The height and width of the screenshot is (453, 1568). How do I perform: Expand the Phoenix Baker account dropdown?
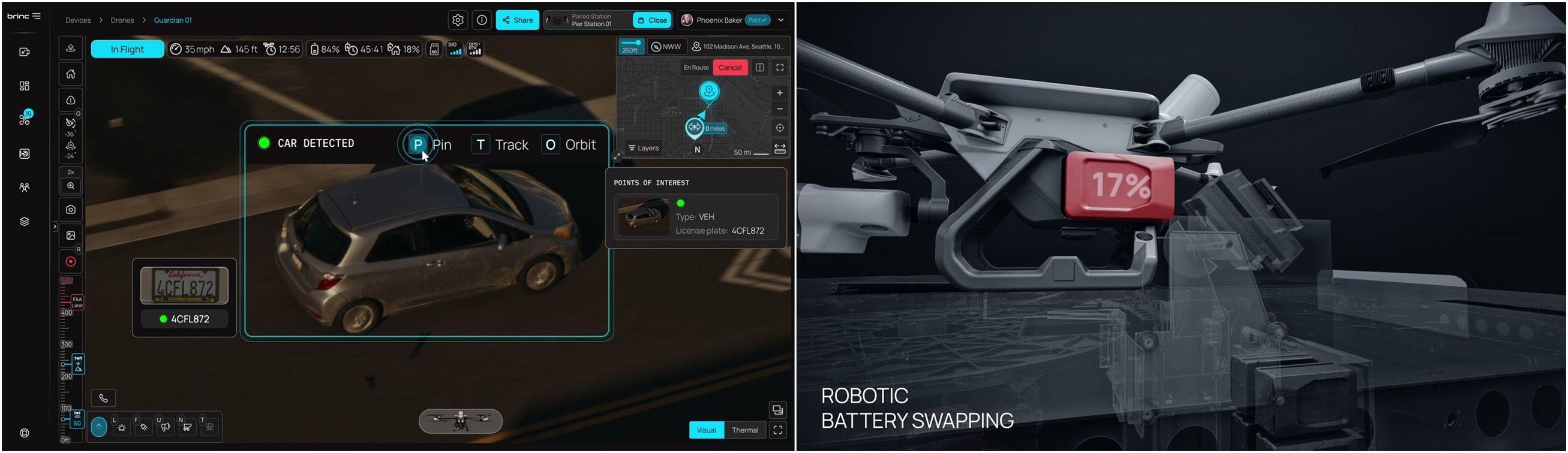(781, 20)
